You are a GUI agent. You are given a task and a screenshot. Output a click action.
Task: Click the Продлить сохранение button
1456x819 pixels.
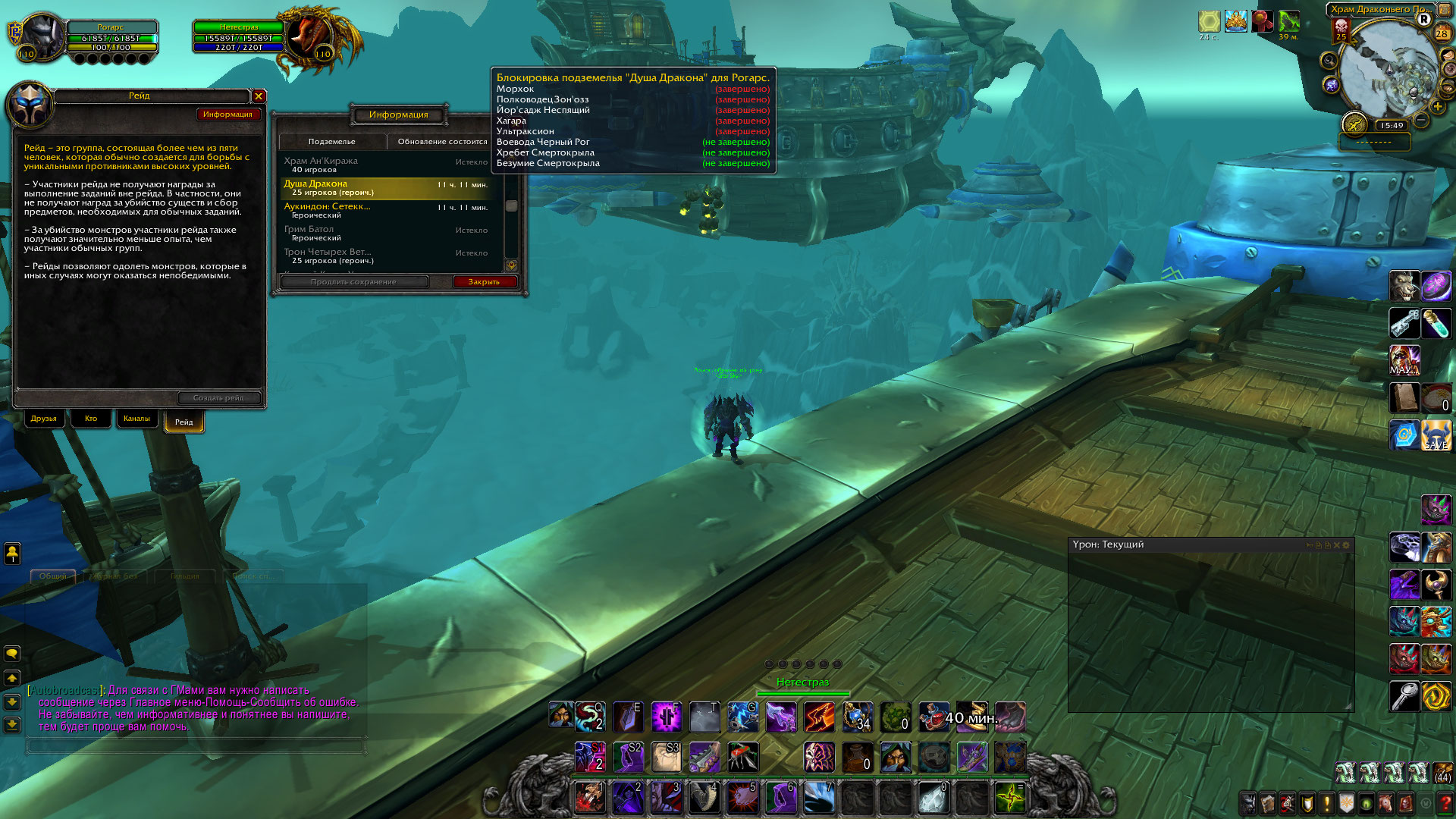(x=353, y=282)
